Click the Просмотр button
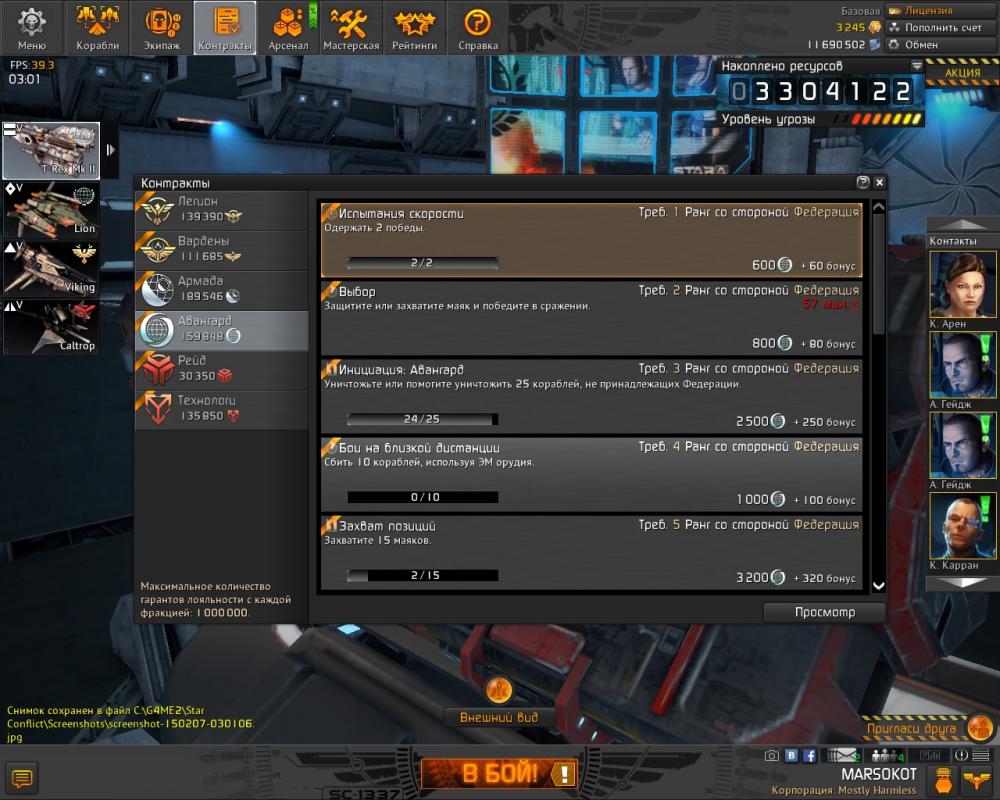 click(824, 612)
